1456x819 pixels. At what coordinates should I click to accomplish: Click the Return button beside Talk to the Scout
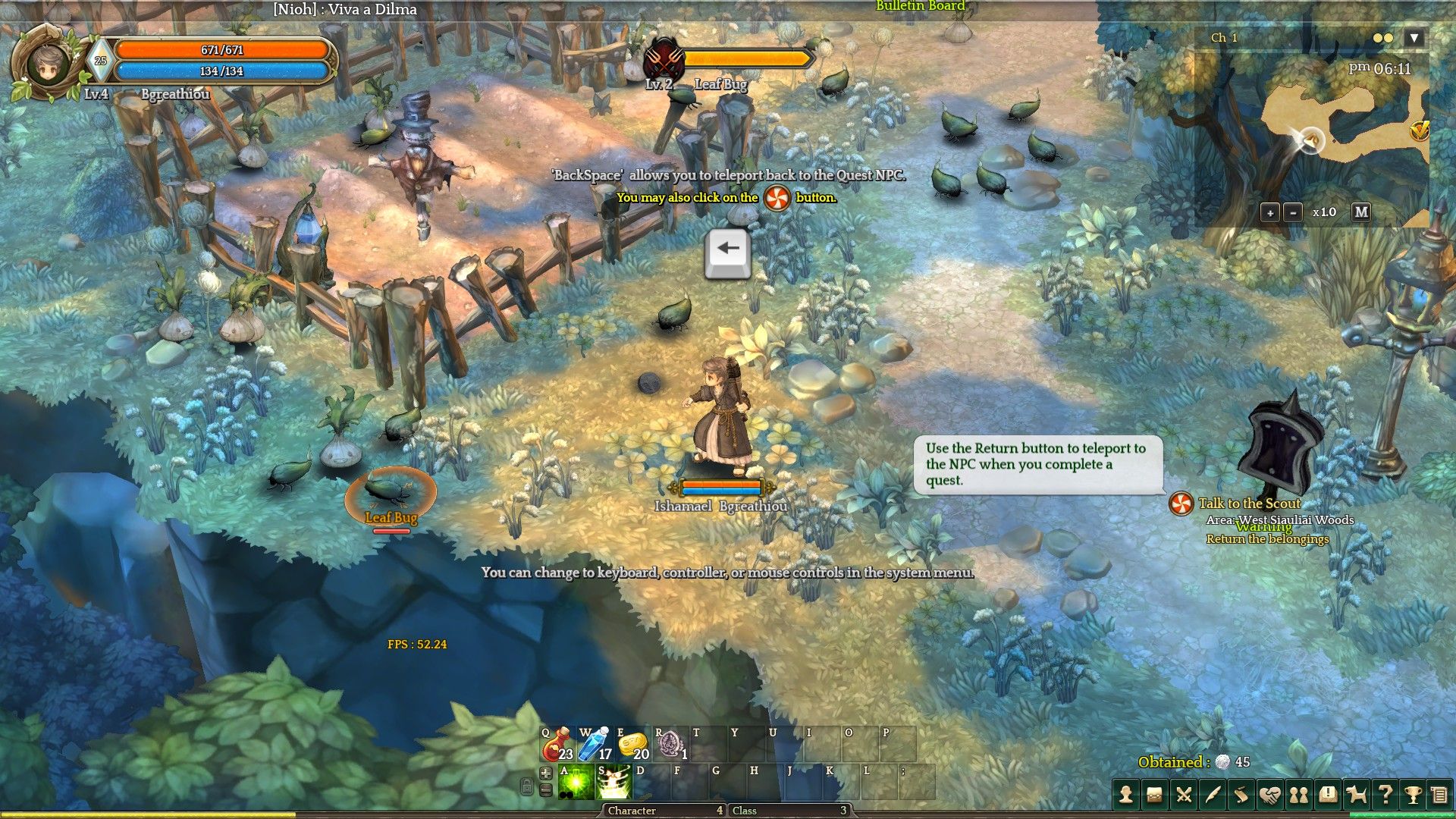coord(1181,504)
